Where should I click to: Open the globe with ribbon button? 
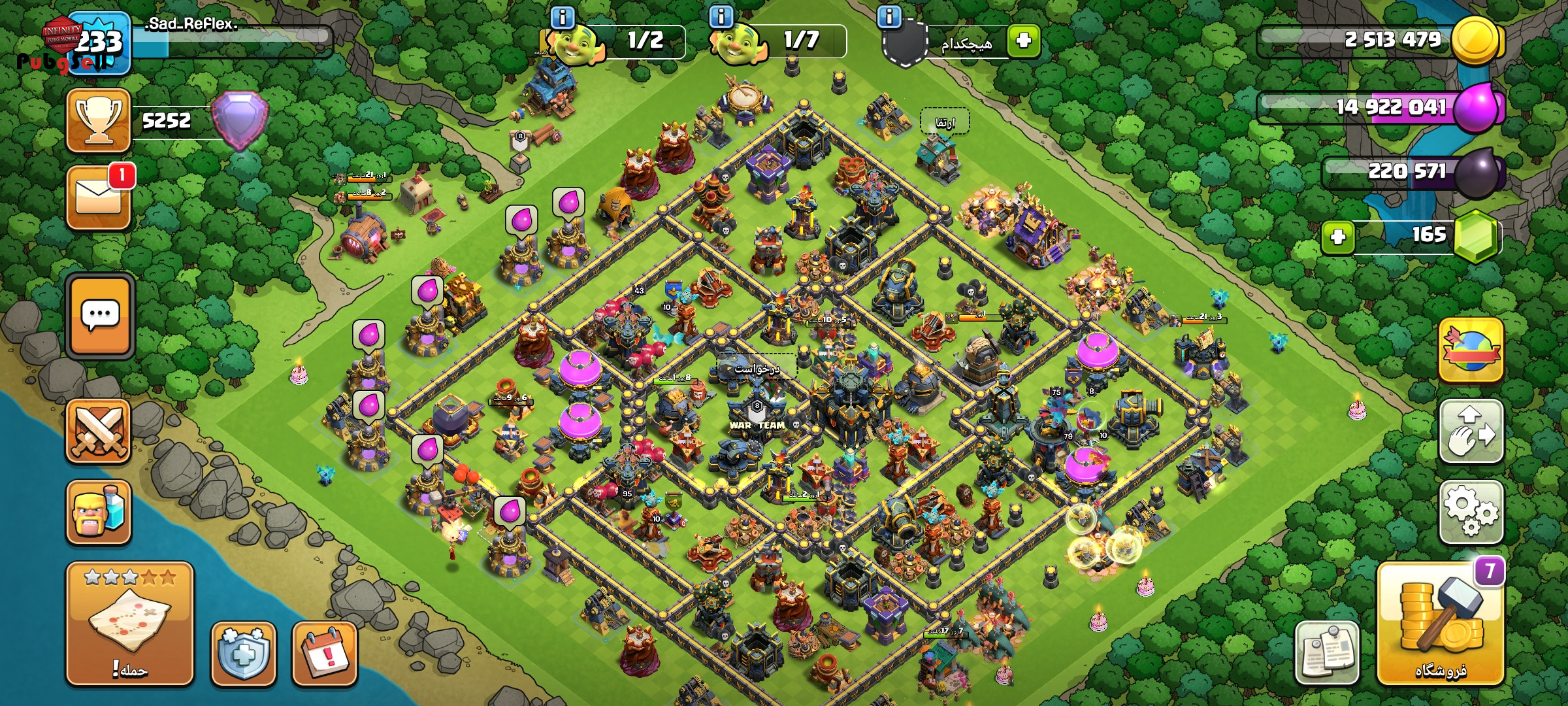[x=1471, y=350]
